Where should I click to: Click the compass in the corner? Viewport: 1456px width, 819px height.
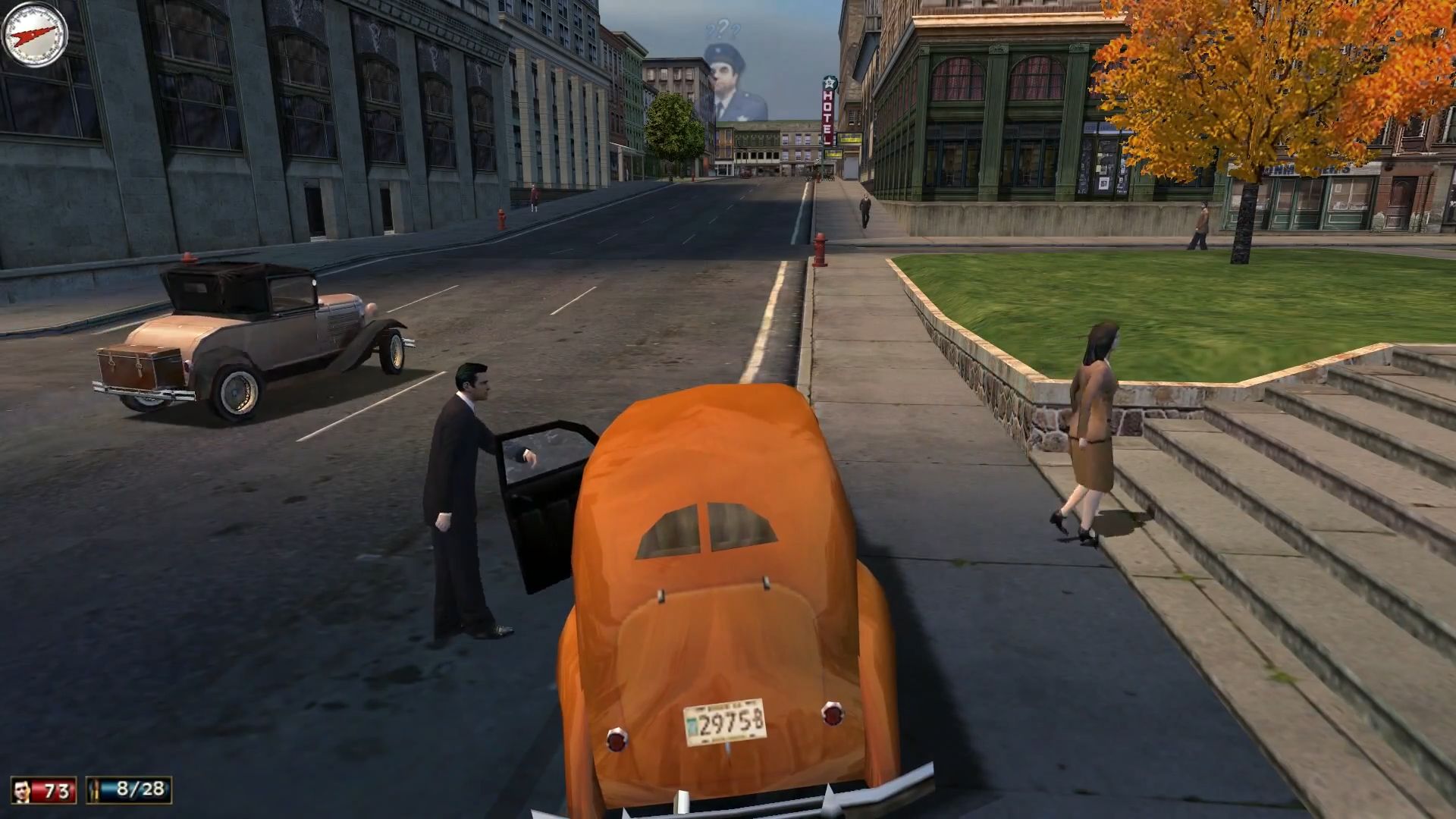point(35,34)
